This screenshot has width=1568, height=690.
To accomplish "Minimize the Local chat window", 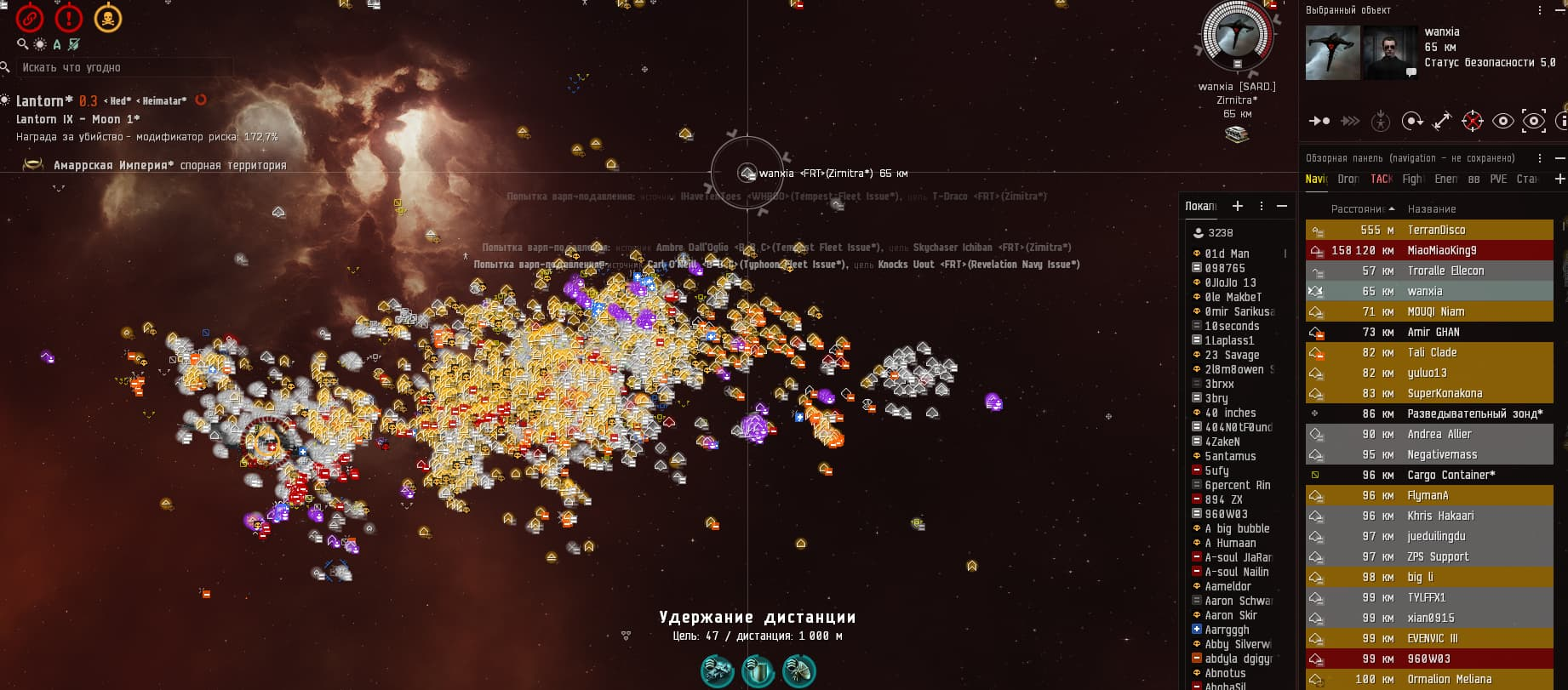I will (1282, 206).
